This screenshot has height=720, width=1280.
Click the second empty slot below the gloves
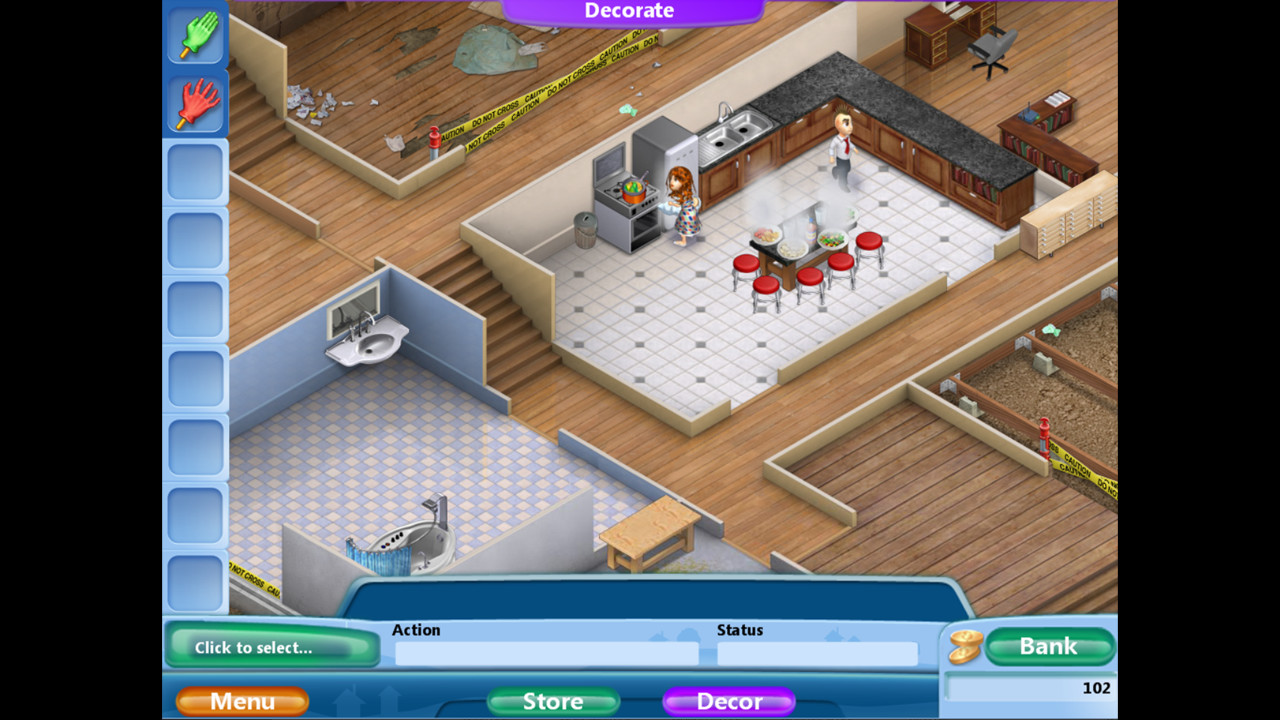(196, 240)
